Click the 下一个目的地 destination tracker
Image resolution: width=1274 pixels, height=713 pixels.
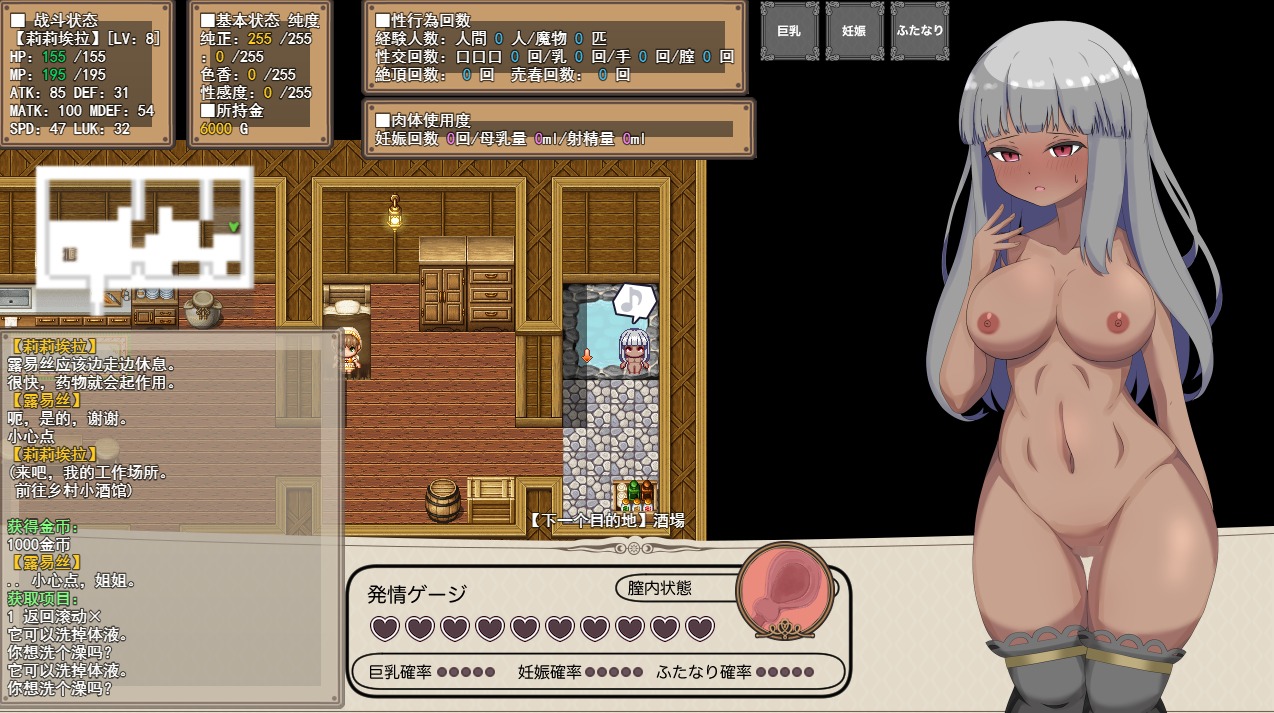(607, 520)
